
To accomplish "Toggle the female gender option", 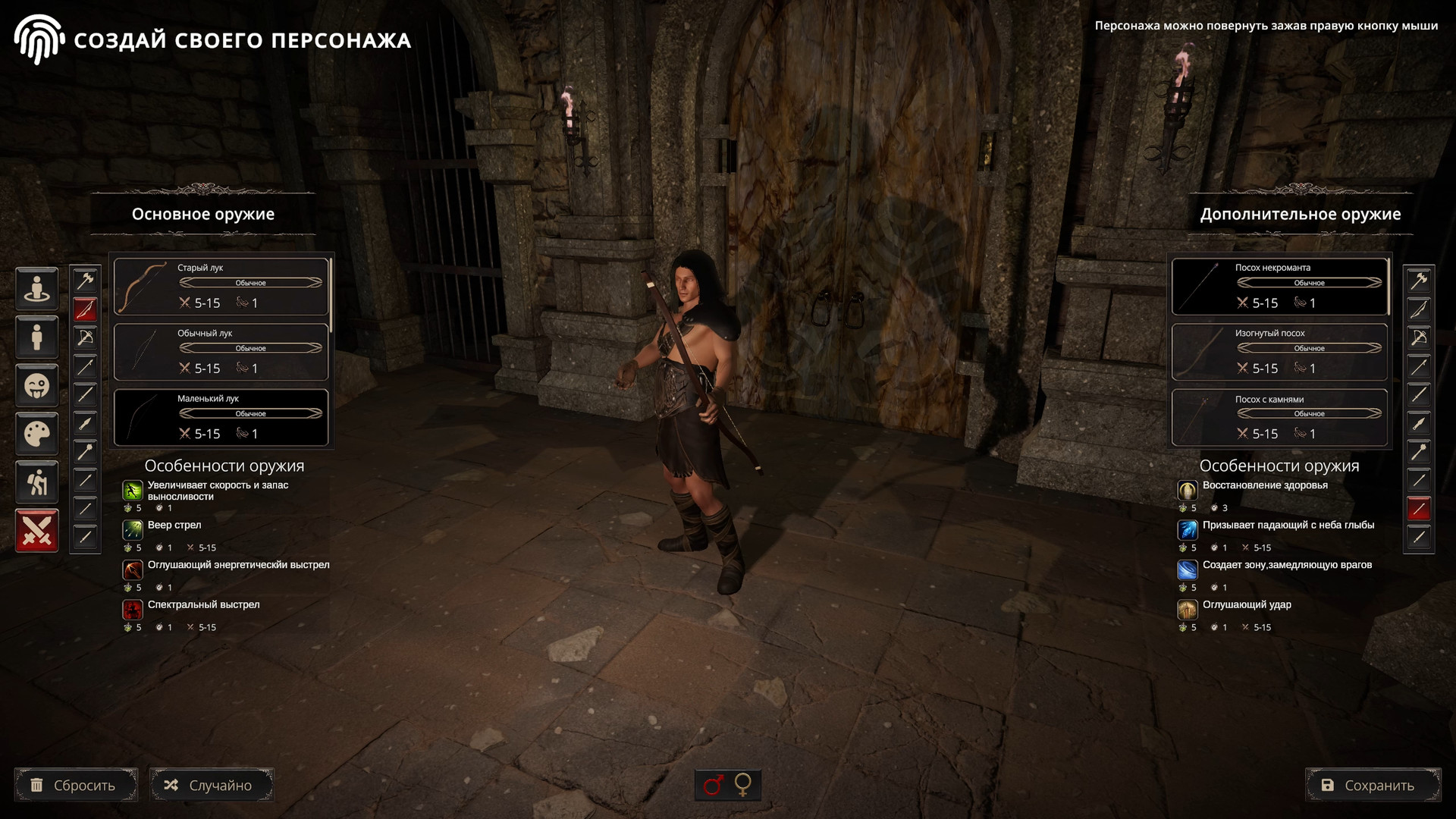I will [743, 785].
